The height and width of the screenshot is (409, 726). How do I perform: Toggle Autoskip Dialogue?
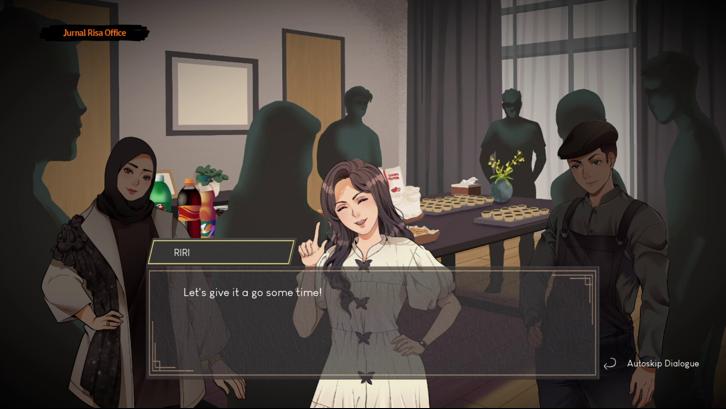652,364
